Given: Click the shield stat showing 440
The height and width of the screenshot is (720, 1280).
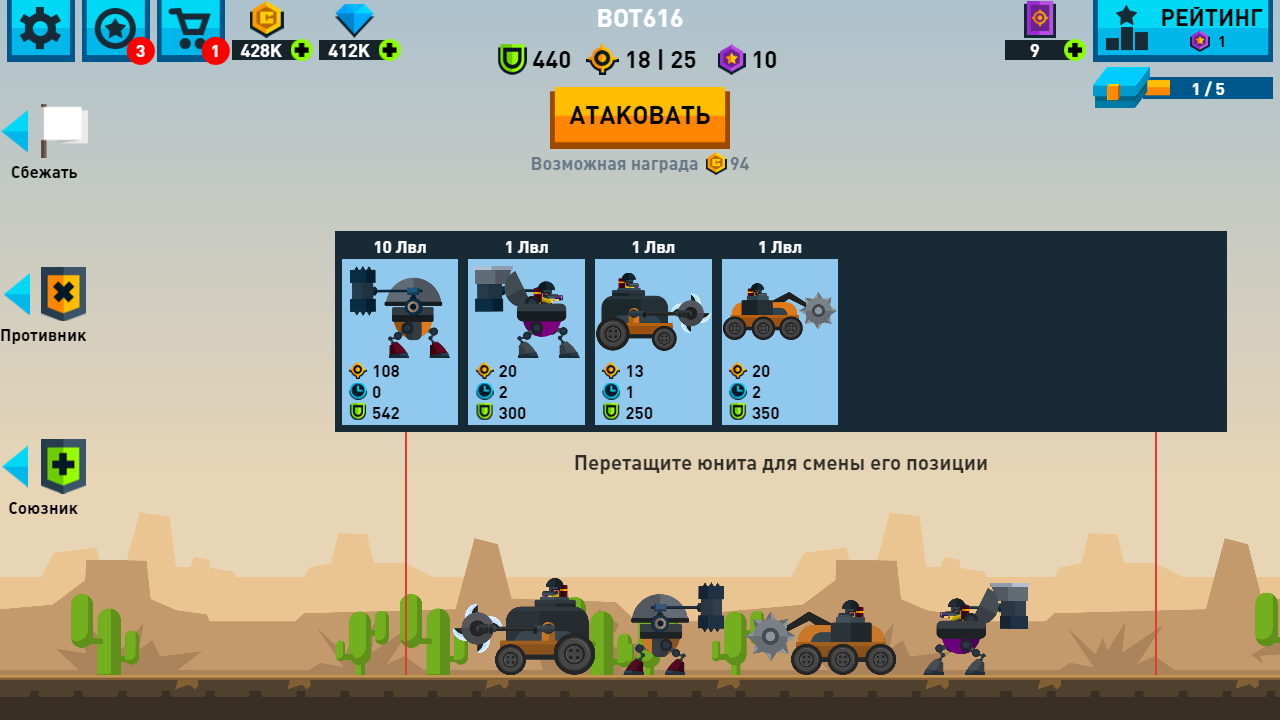Looking at the screenshot, I should pos(533,60).
